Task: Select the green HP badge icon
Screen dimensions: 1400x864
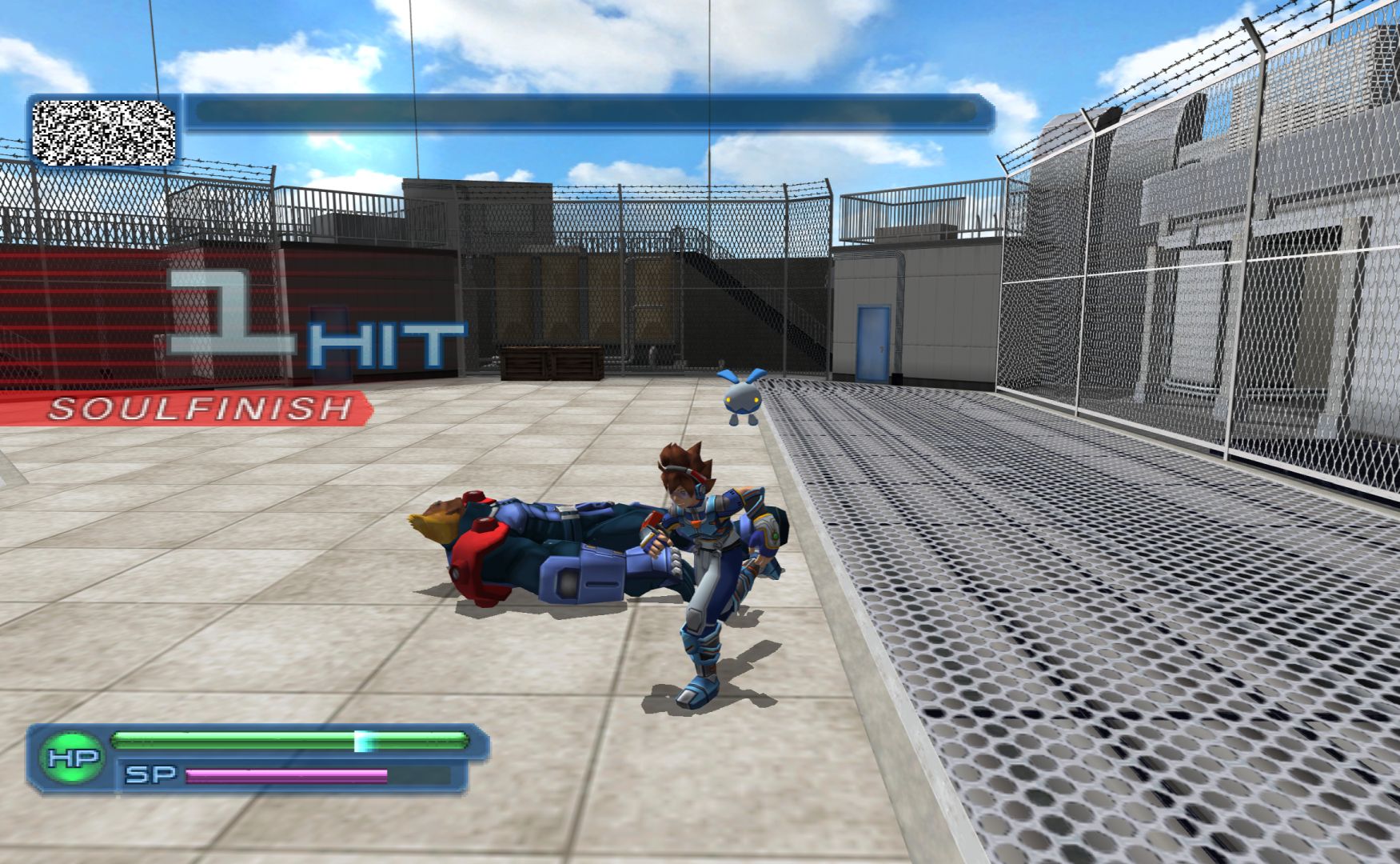Action: coord(72,758)
